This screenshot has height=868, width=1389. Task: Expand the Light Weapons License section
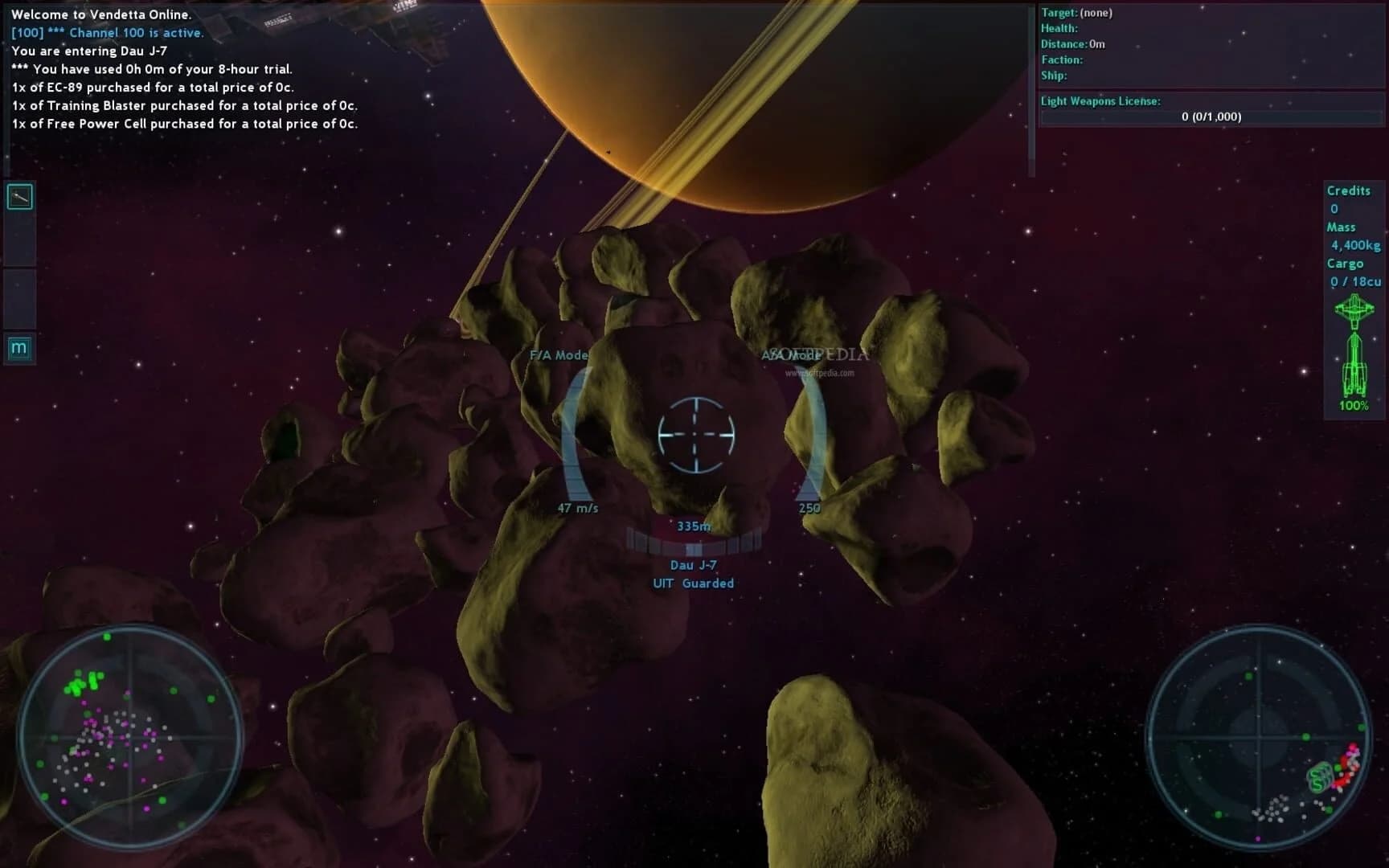[x=1100, y=101]
